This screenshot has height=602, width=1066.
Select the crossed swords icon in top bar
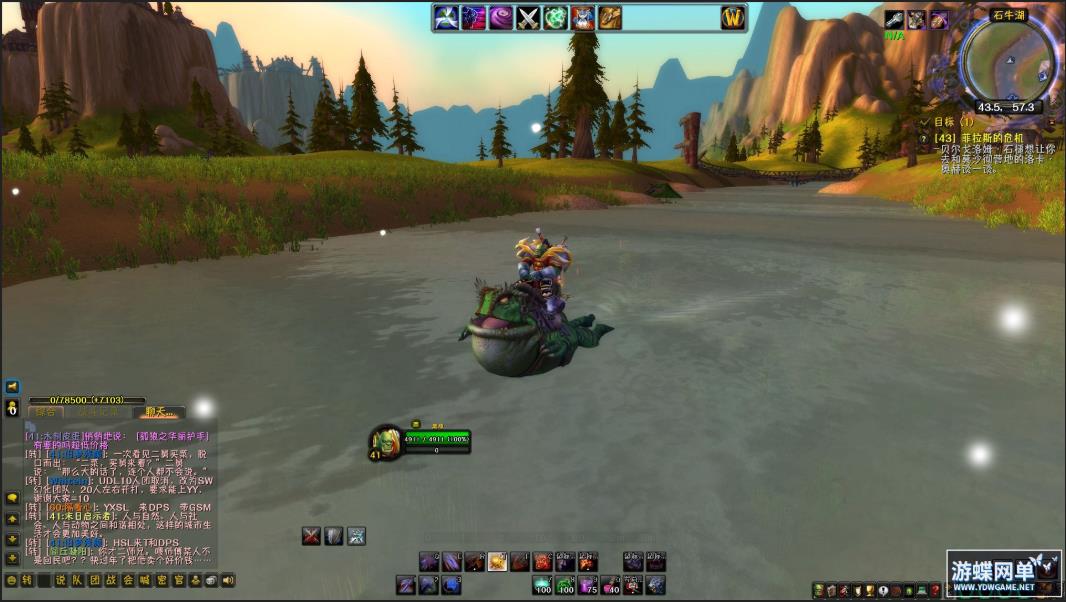pos(528,17)
